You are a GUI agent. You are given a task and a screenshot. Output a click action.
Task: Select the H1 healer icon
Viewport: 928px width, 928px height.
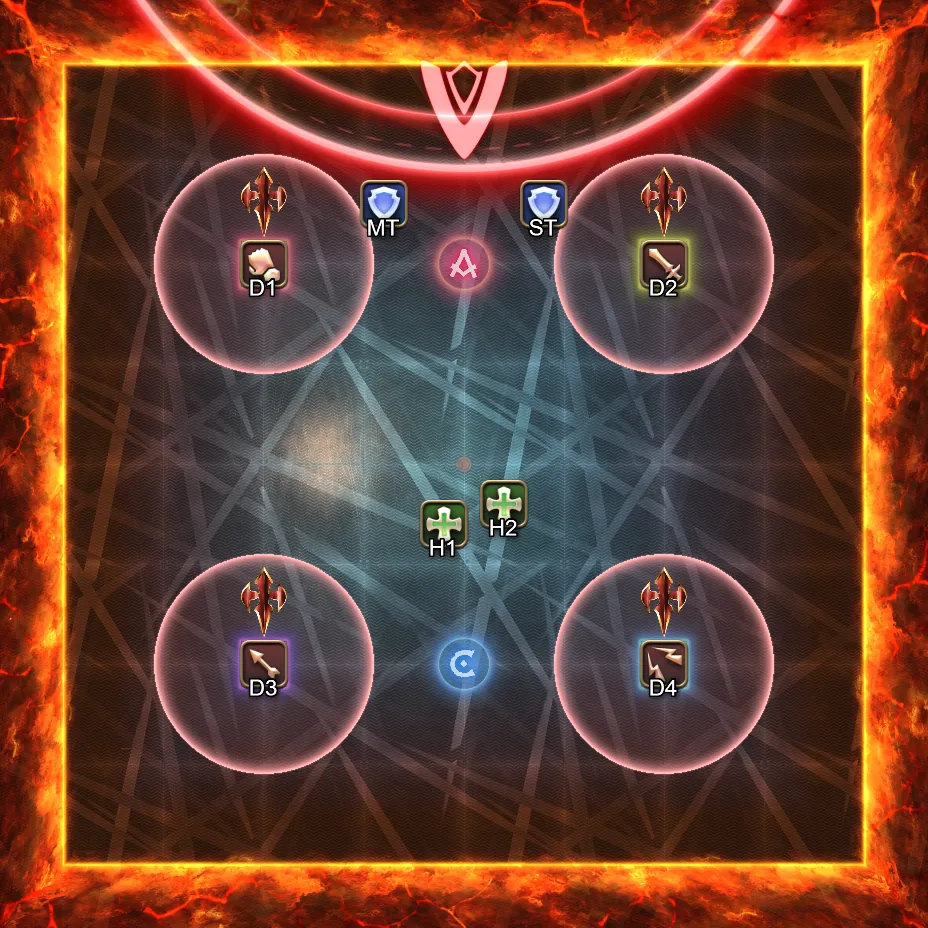[443, 523]
